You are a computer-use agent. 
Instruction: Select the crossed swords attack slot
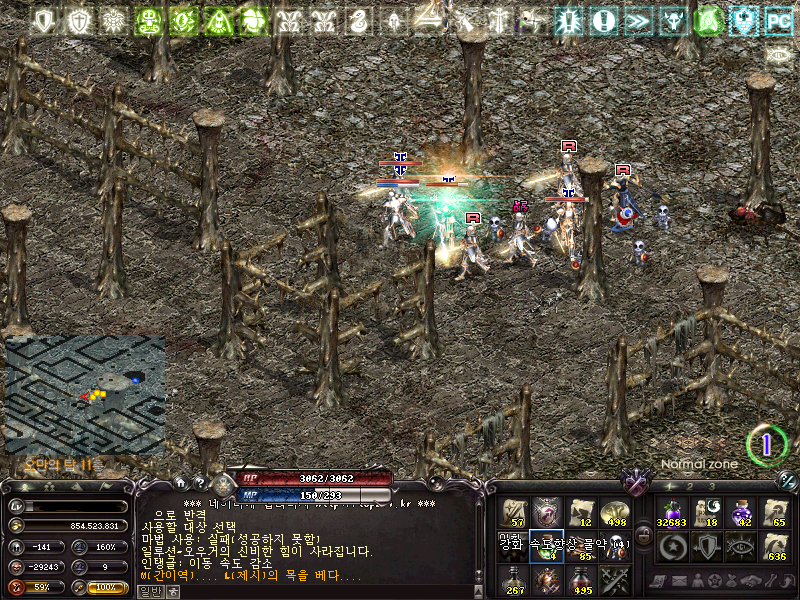click(613, 580)
